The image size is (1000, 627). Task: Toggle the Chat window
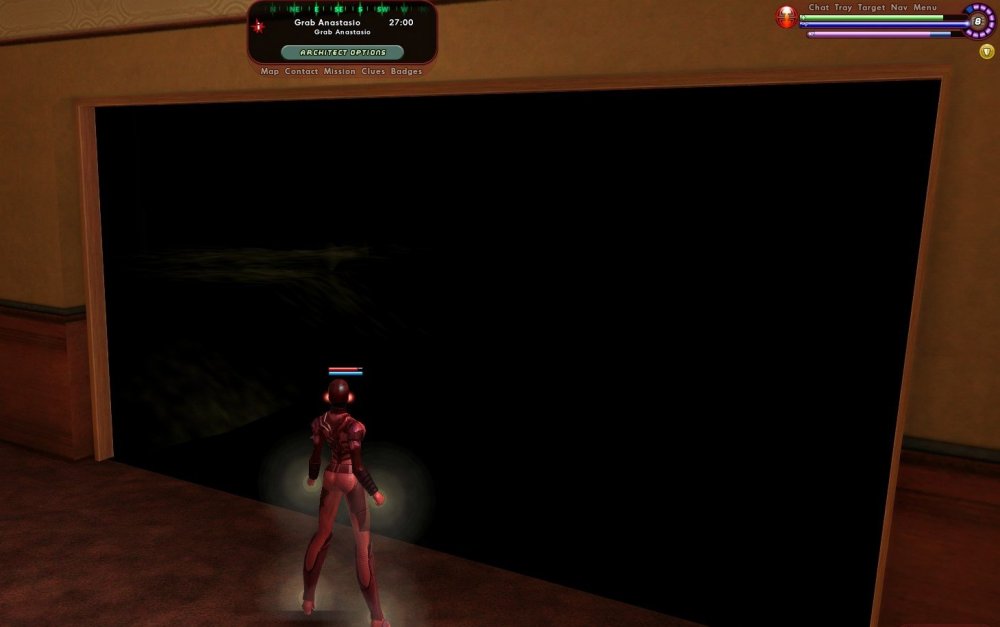[x=819, y=8]
